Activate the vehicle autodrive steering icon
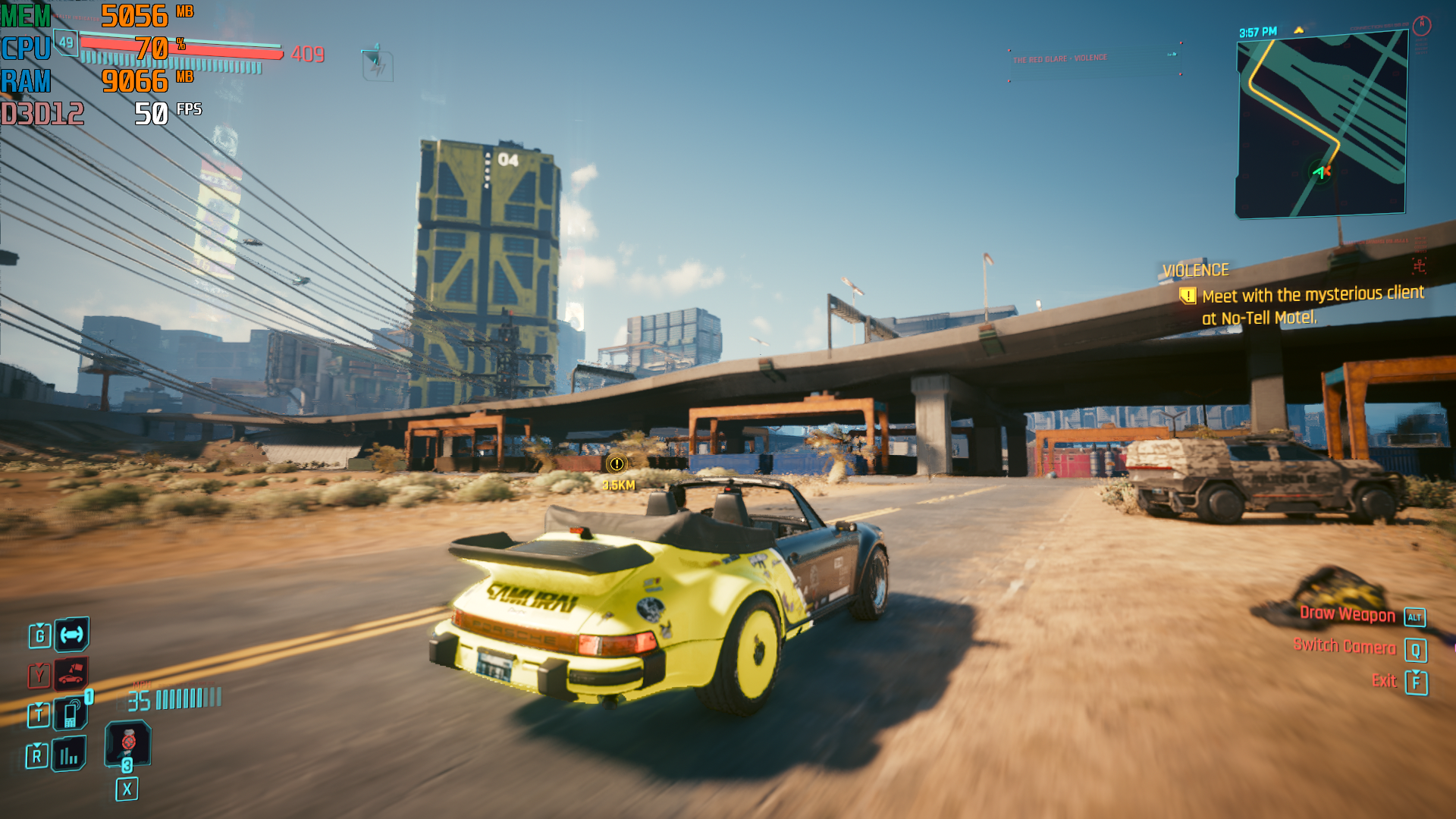This screenshot has width=1456, height=819. pyautogui.click(x=72, y=635)
